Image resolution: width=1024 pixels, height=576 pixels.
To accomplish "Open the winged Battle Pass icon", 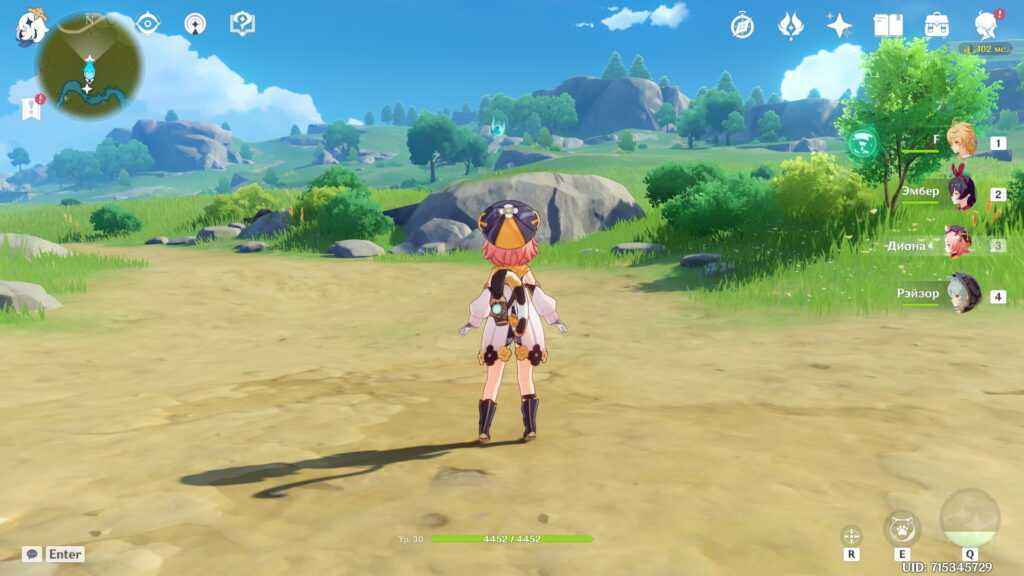I will [x=791, y=26].
